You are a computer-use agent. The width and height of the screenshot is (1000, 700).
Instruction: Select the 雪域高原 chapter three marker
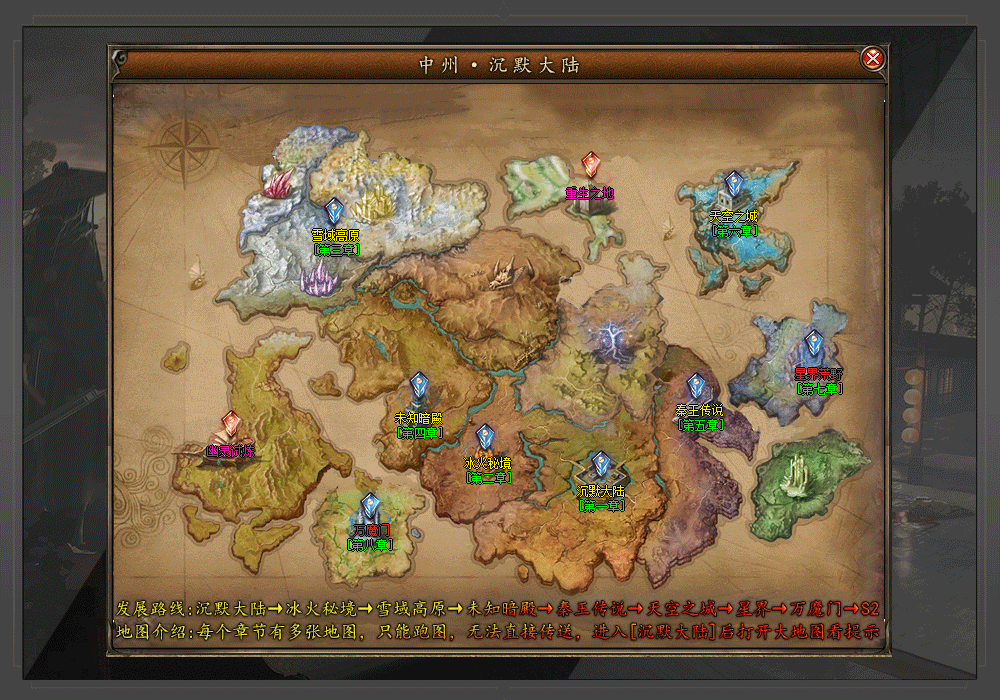334,211
